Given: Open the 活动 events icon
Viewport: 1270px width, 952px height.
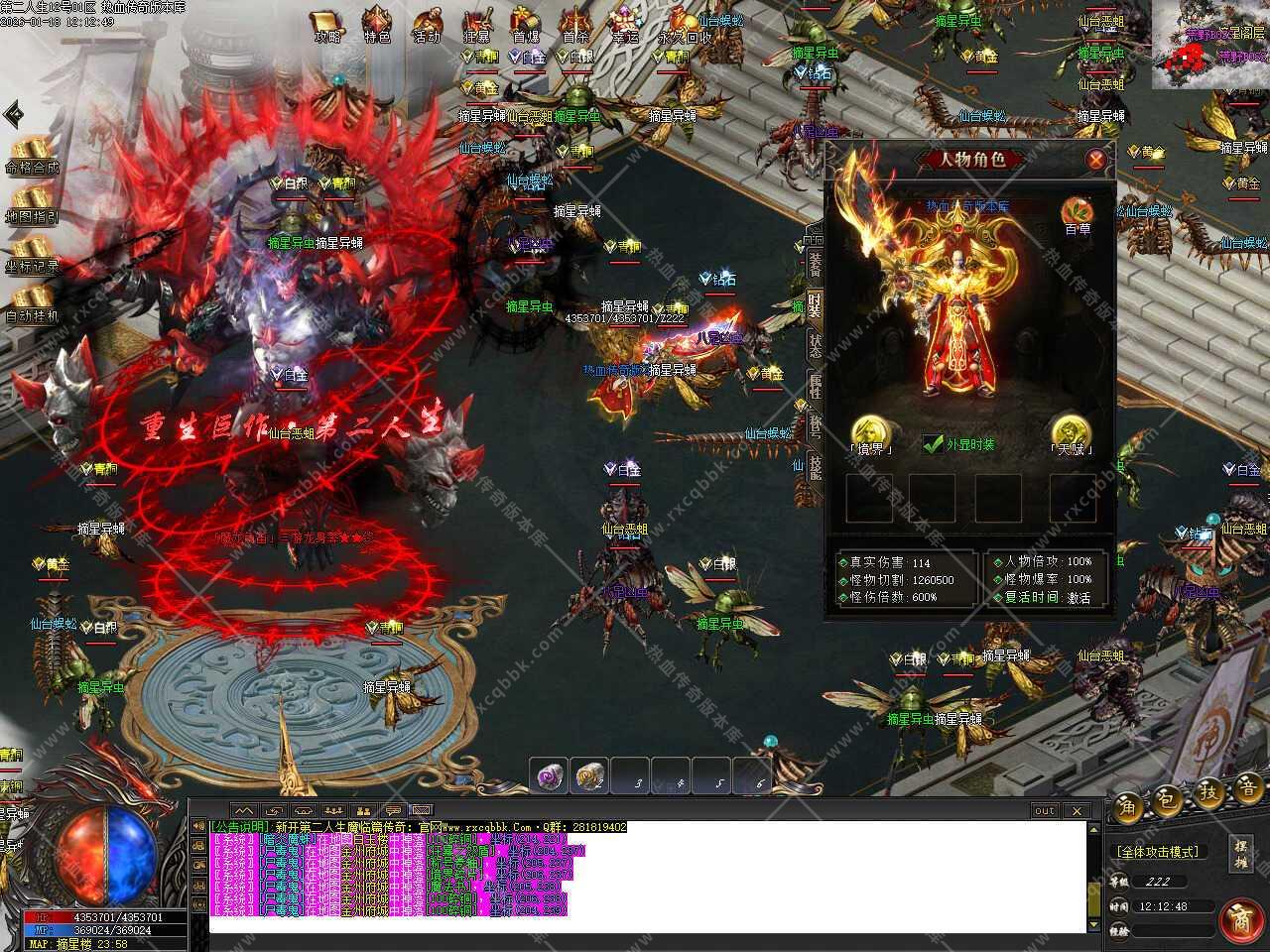Looking at the screenshot, I should (427, 24).
